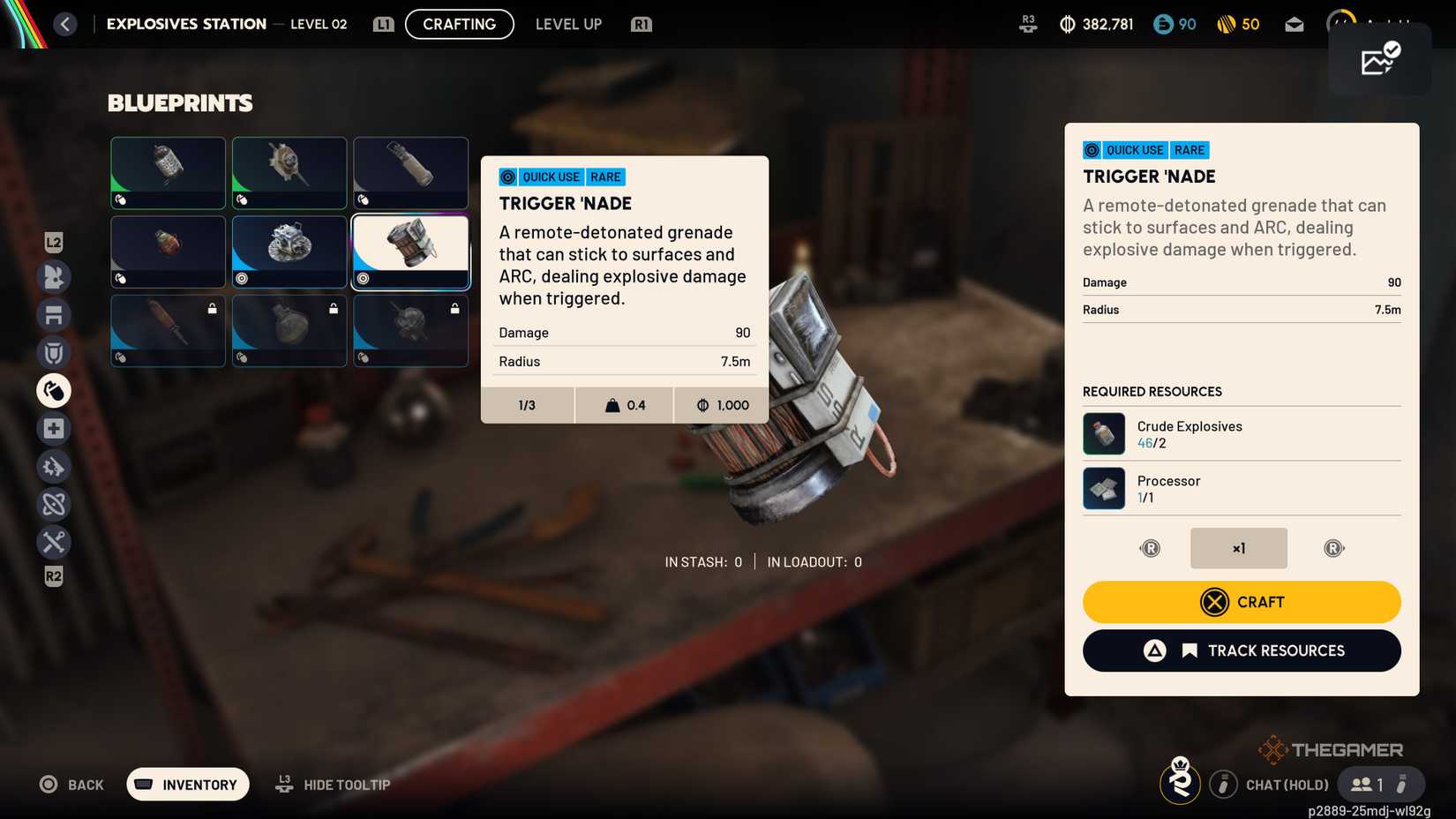Select the weapons category icon at sidebar top

click(53, 277)
